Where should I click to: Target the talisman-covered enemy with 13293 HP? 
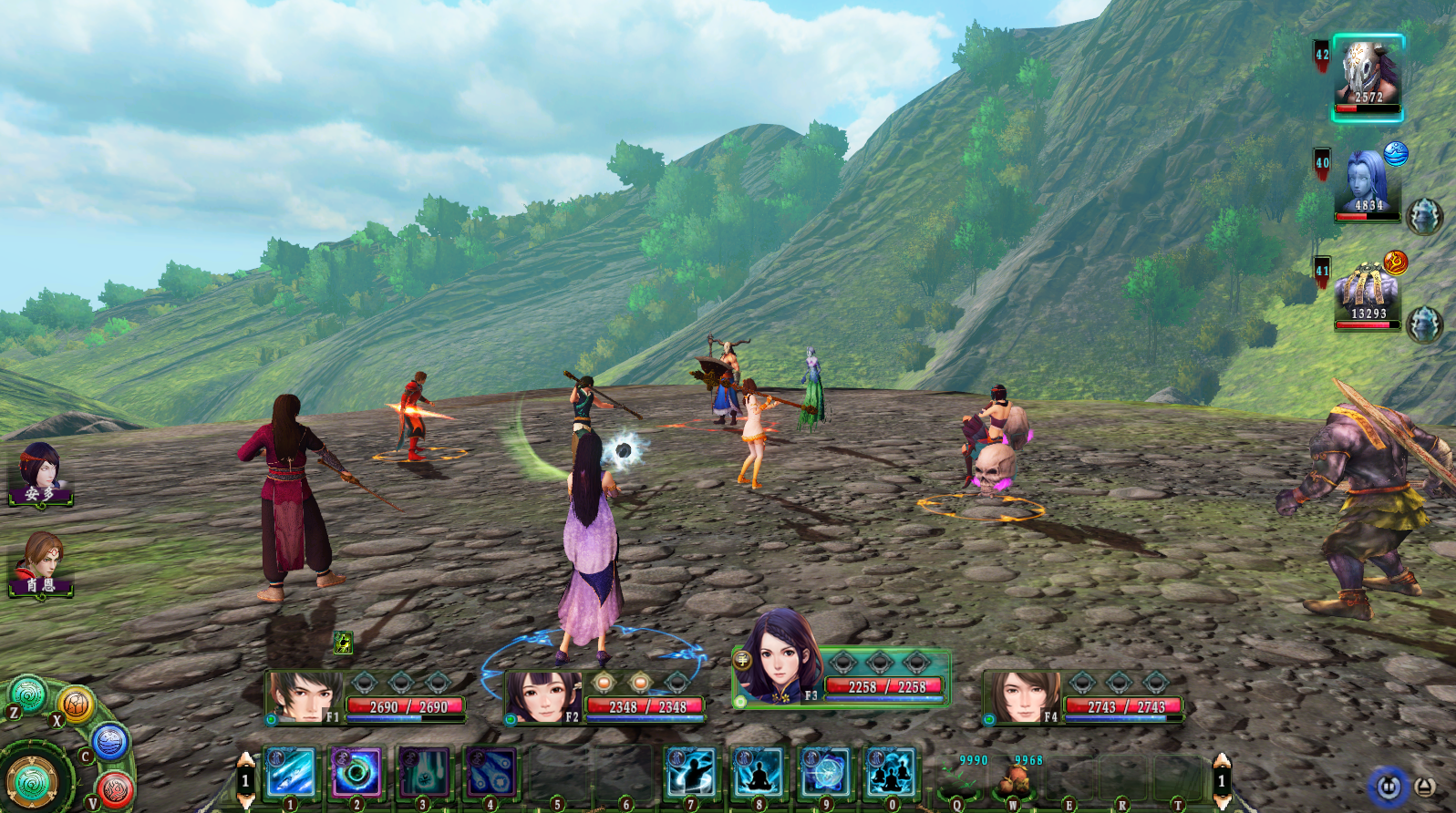(1367, 293)
